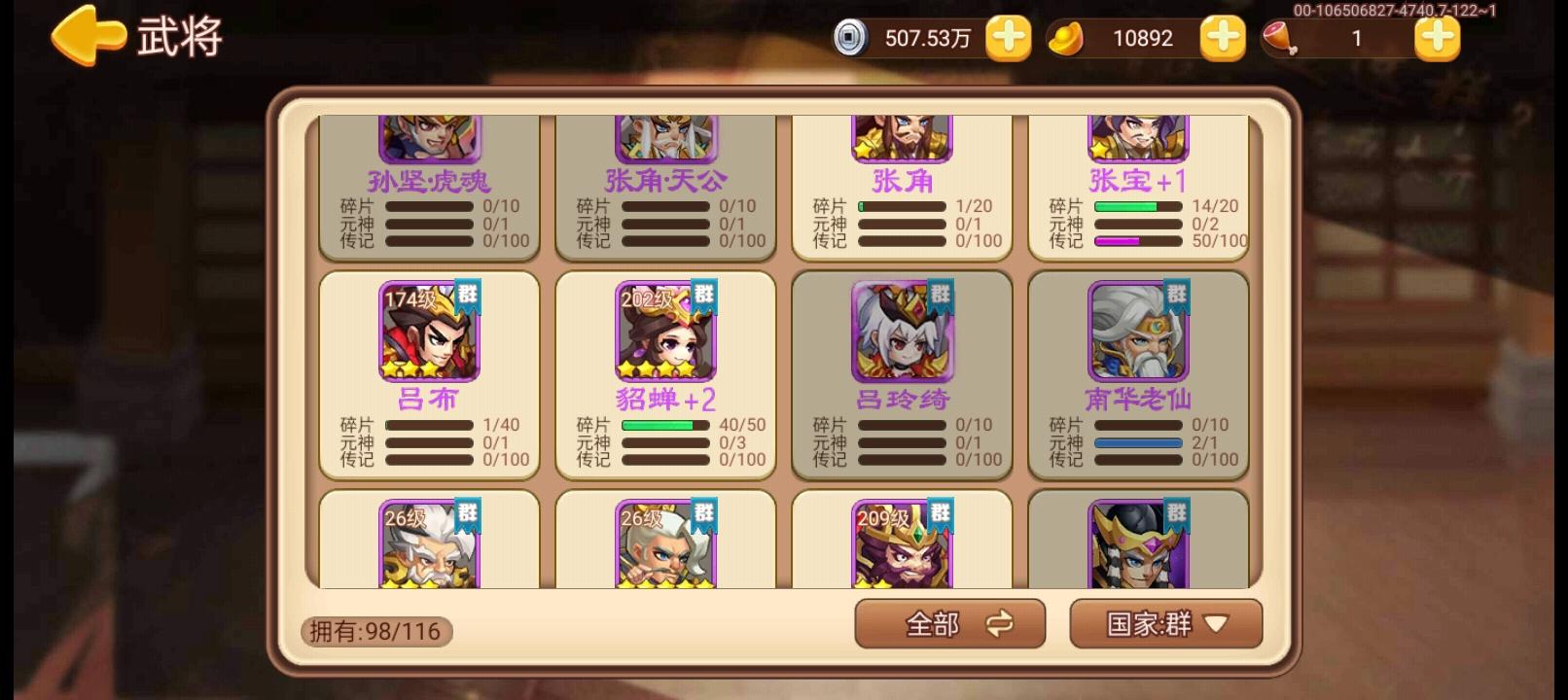This screenshot has height=700, width=1568.
Task: Select the 吕布 hero portrait
Action: point(429,333)
